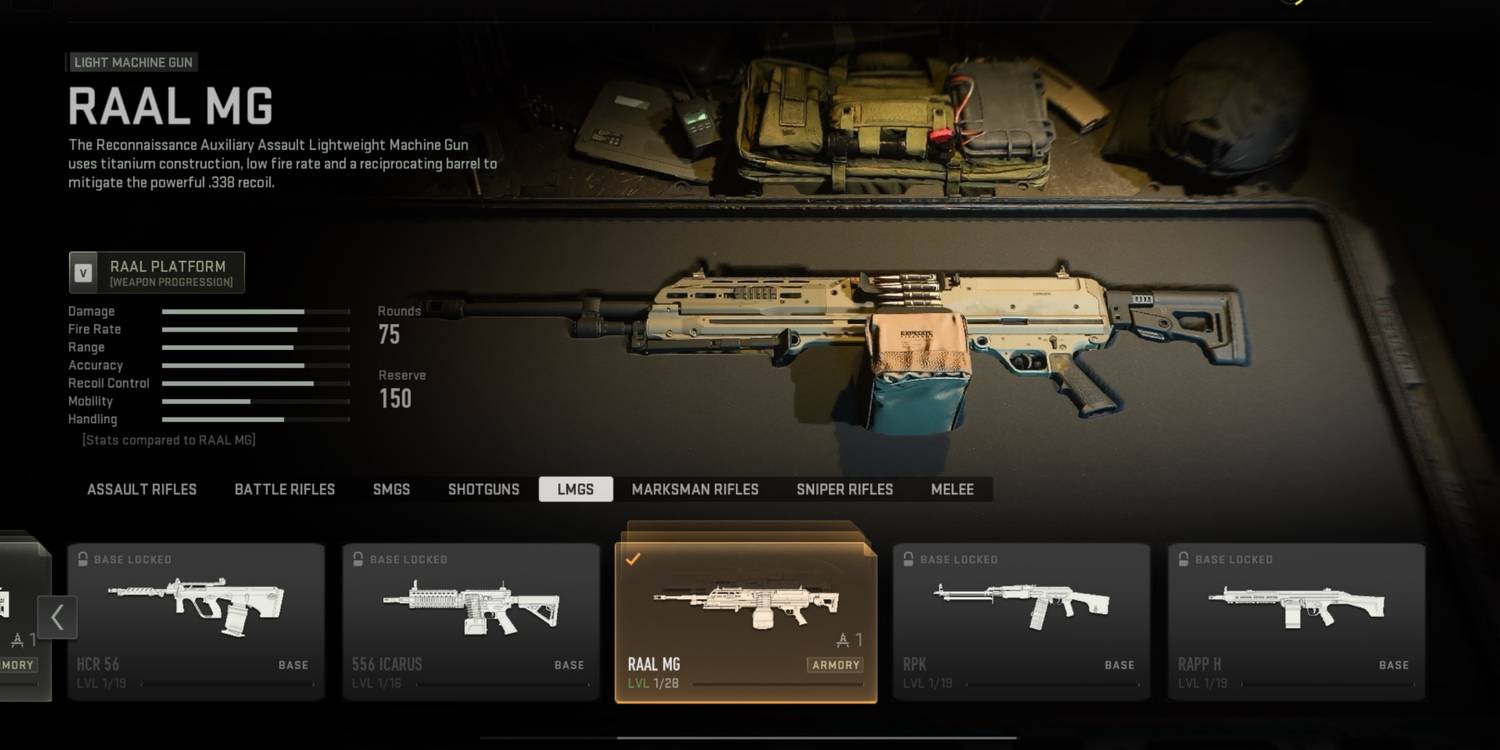The image size is (1500, 750).
Task: Choose the RAPP H weapon card
Action: click(x=1296, y=621)
